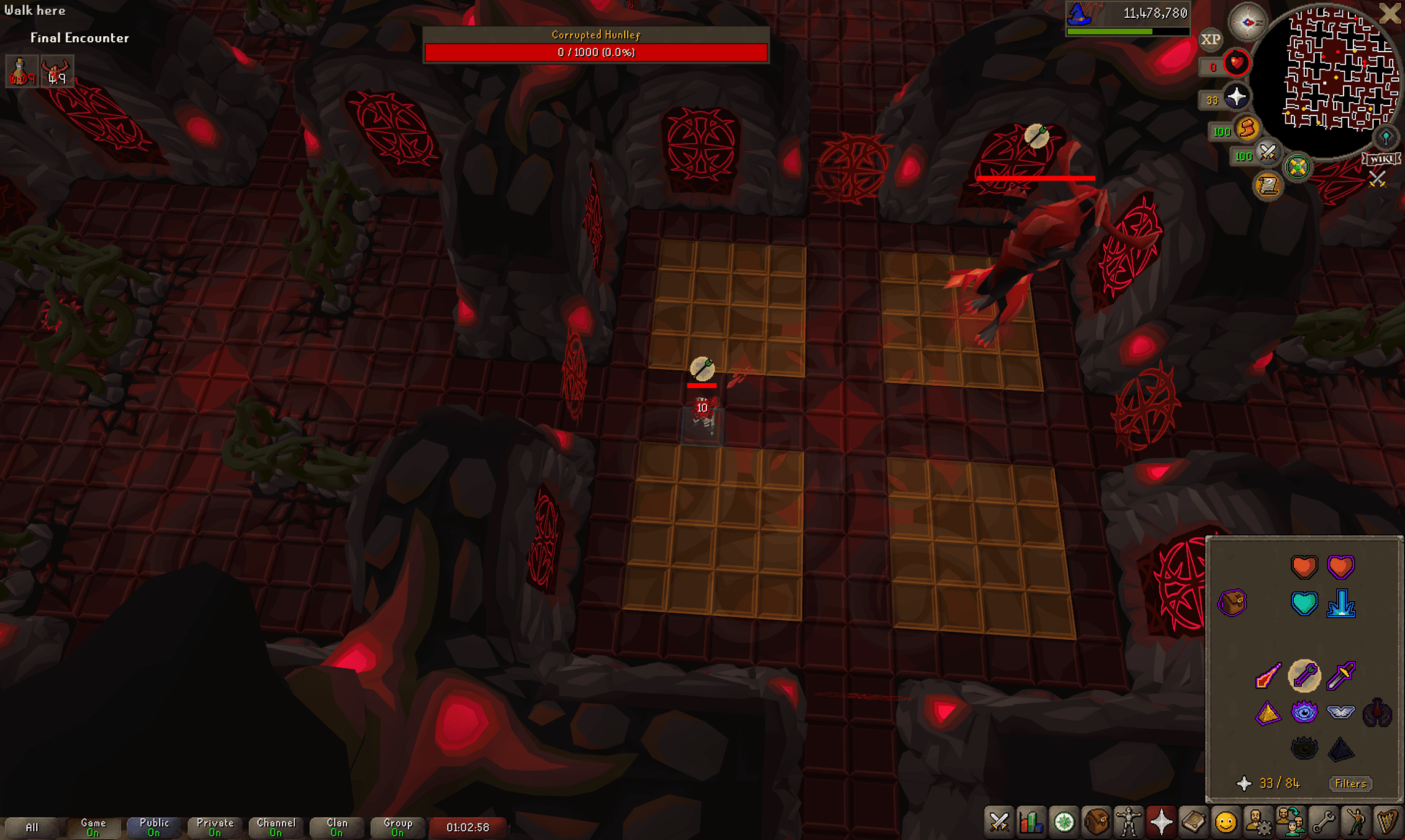Open the Music Player harp tab
Image resolution: width=1405 pixels, height=840 pixels.
[1387, 822]
